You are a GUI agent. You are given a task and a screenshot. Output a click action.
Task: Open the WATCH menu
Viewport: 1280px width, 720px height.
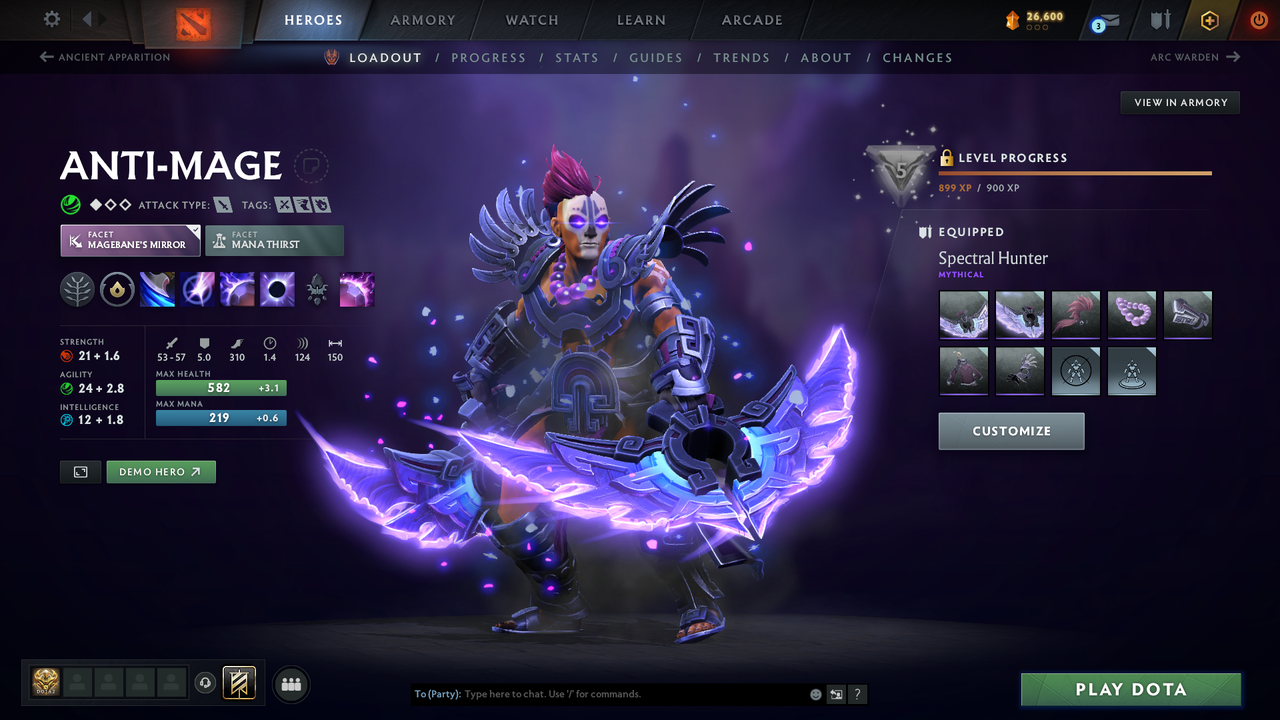coord(531,20)
